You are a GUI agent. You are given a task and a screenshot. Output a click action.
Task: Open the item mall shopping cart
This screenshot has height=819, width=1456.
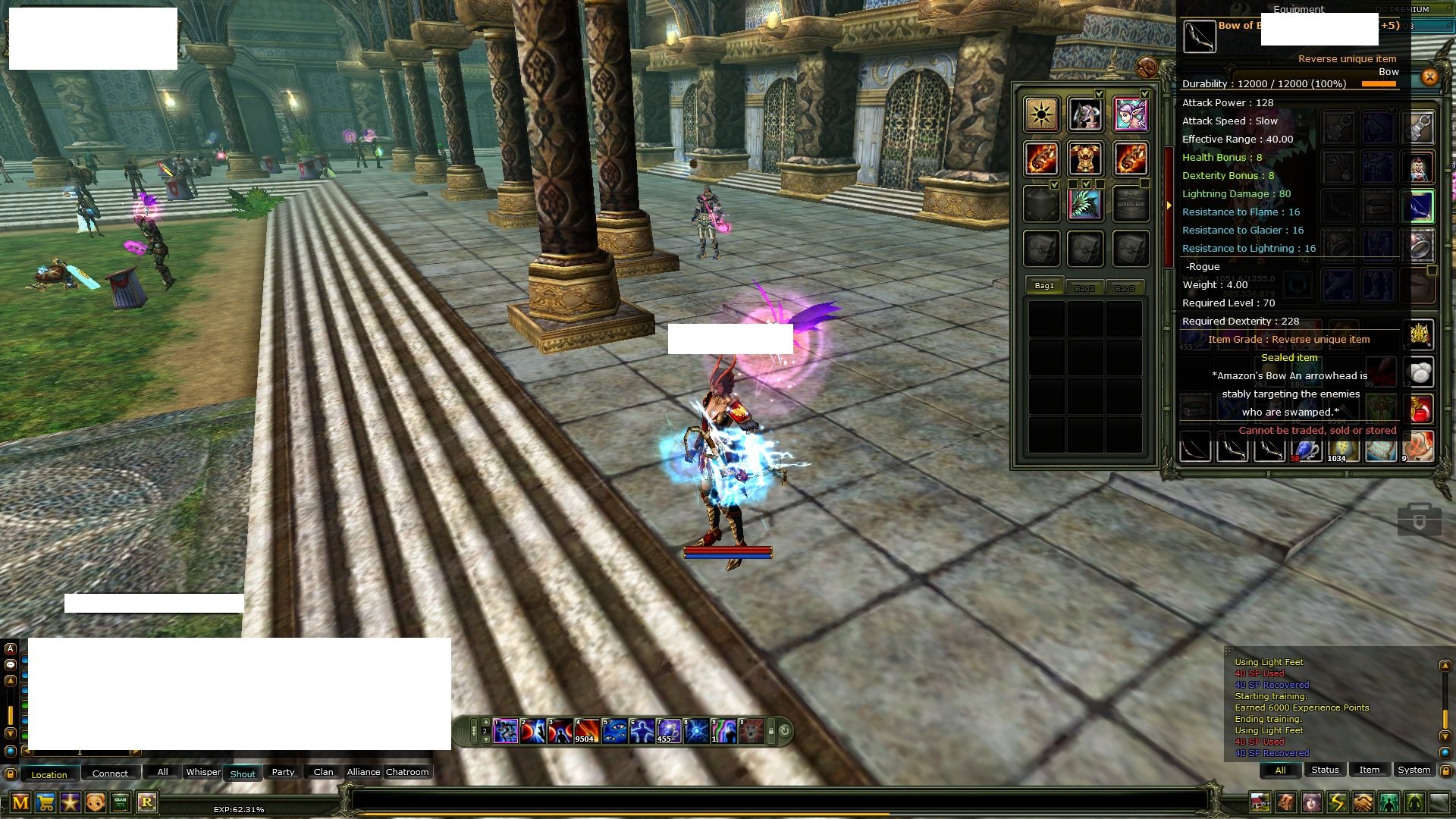(x=45, y=802)
